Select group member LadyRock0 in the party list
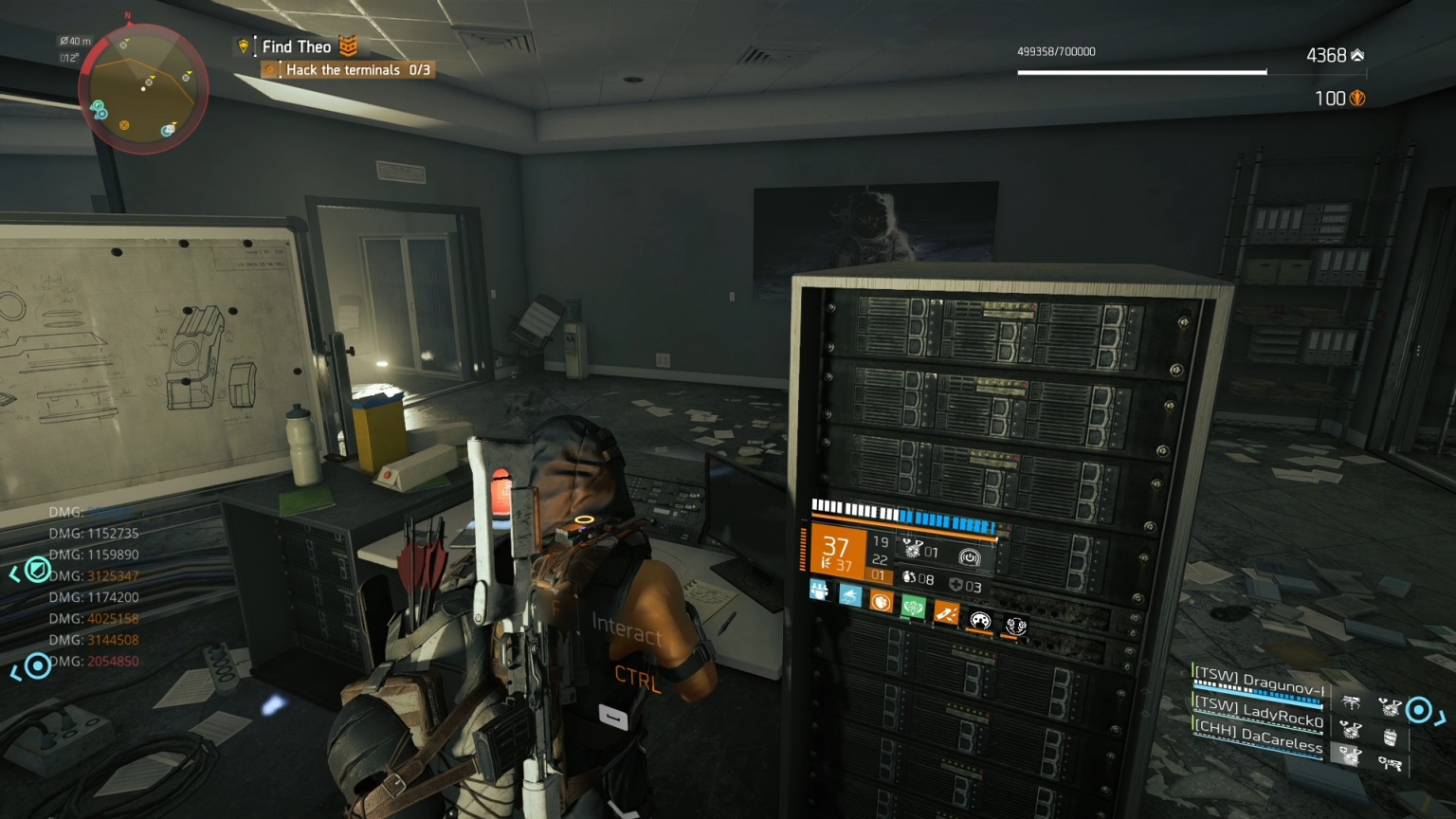Viewport: 1456px width, 819px height. [x=1259, y=711]
